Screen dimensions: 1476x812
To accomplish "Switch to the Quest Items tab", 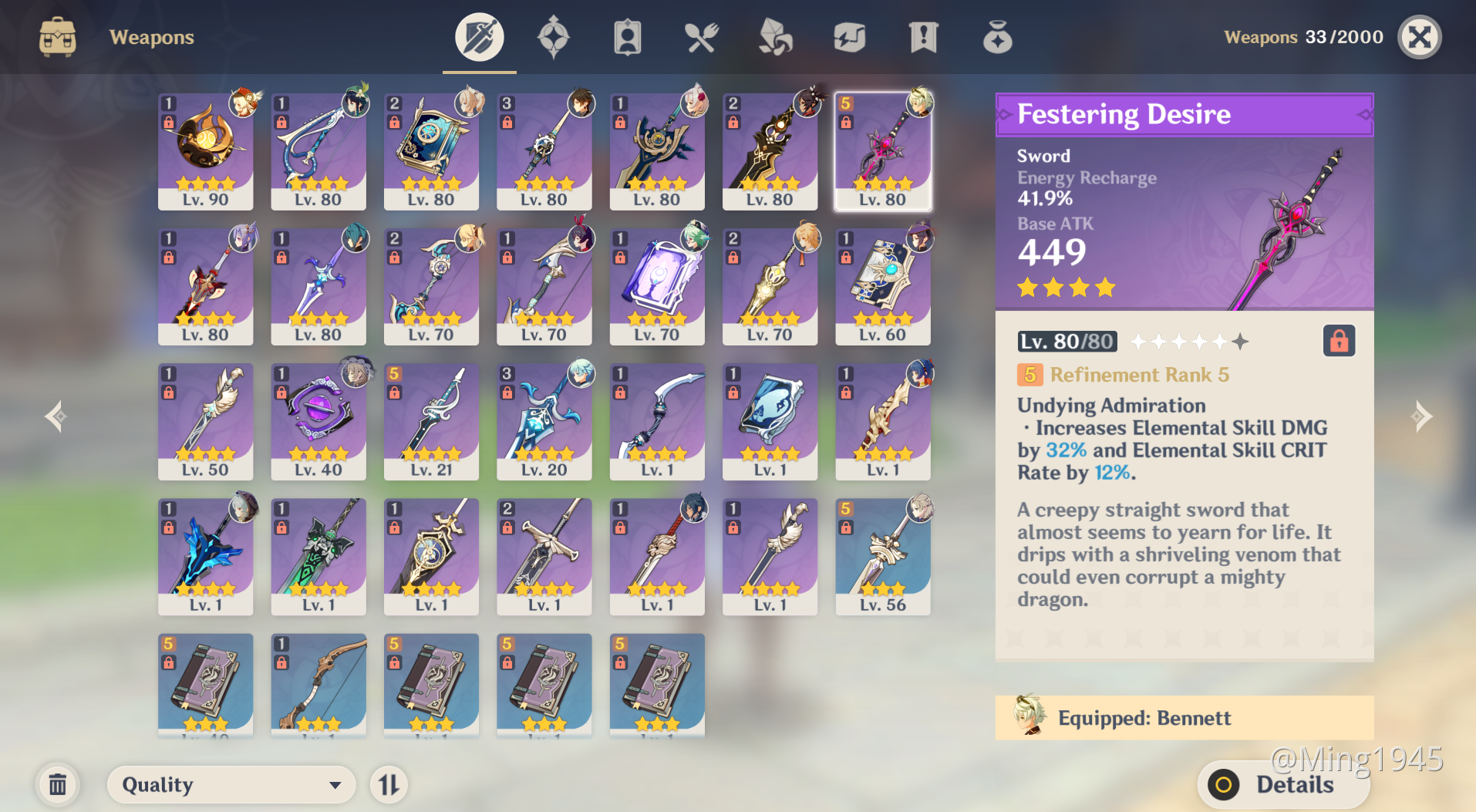I will pos(922,36).
